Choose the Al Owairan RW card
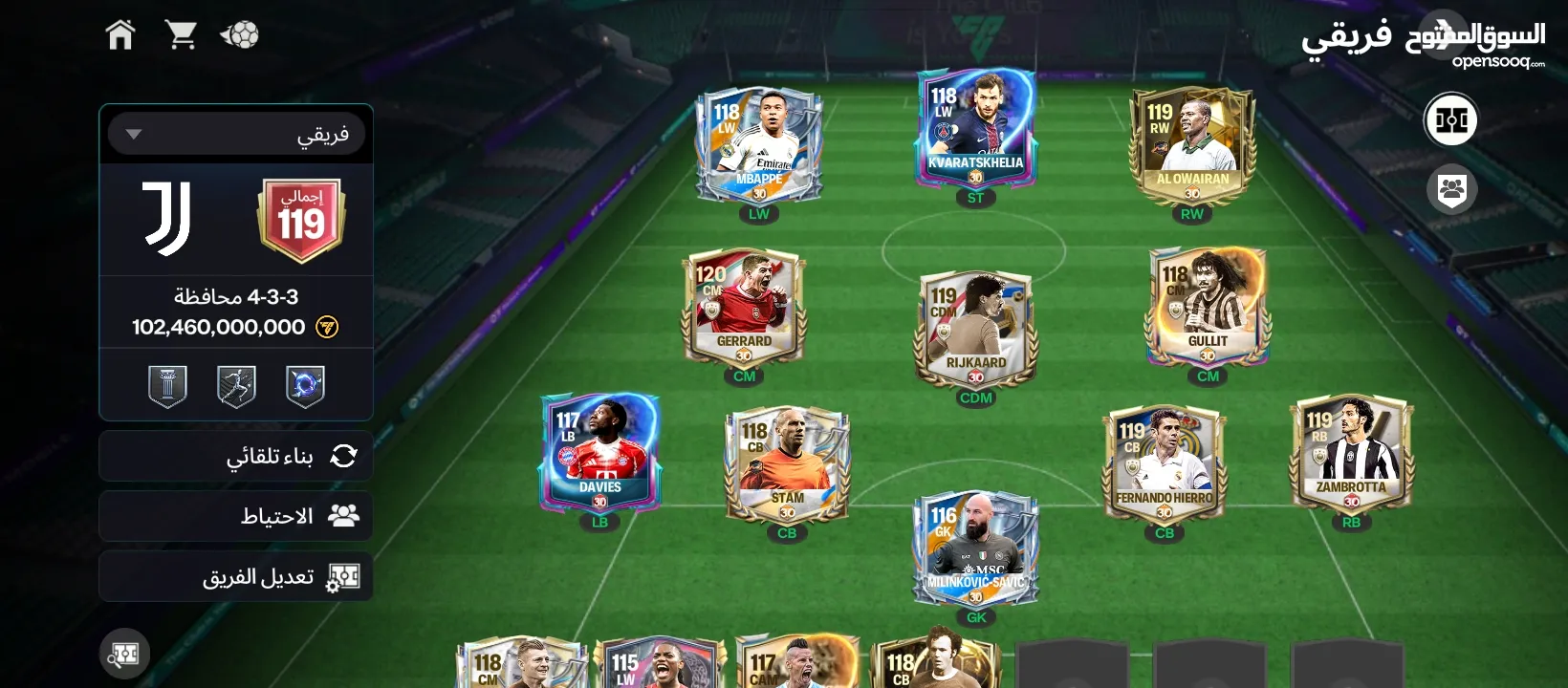Screen dimensions: 1568x688 tap(1191, 145)
